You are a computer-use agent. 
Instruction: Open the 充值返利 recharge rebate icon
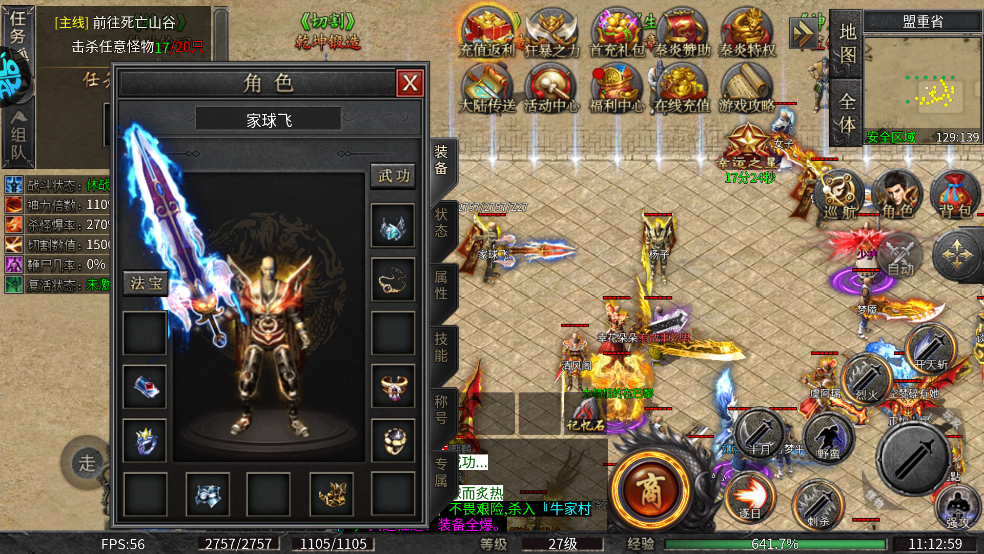click(x=487, y=32)
